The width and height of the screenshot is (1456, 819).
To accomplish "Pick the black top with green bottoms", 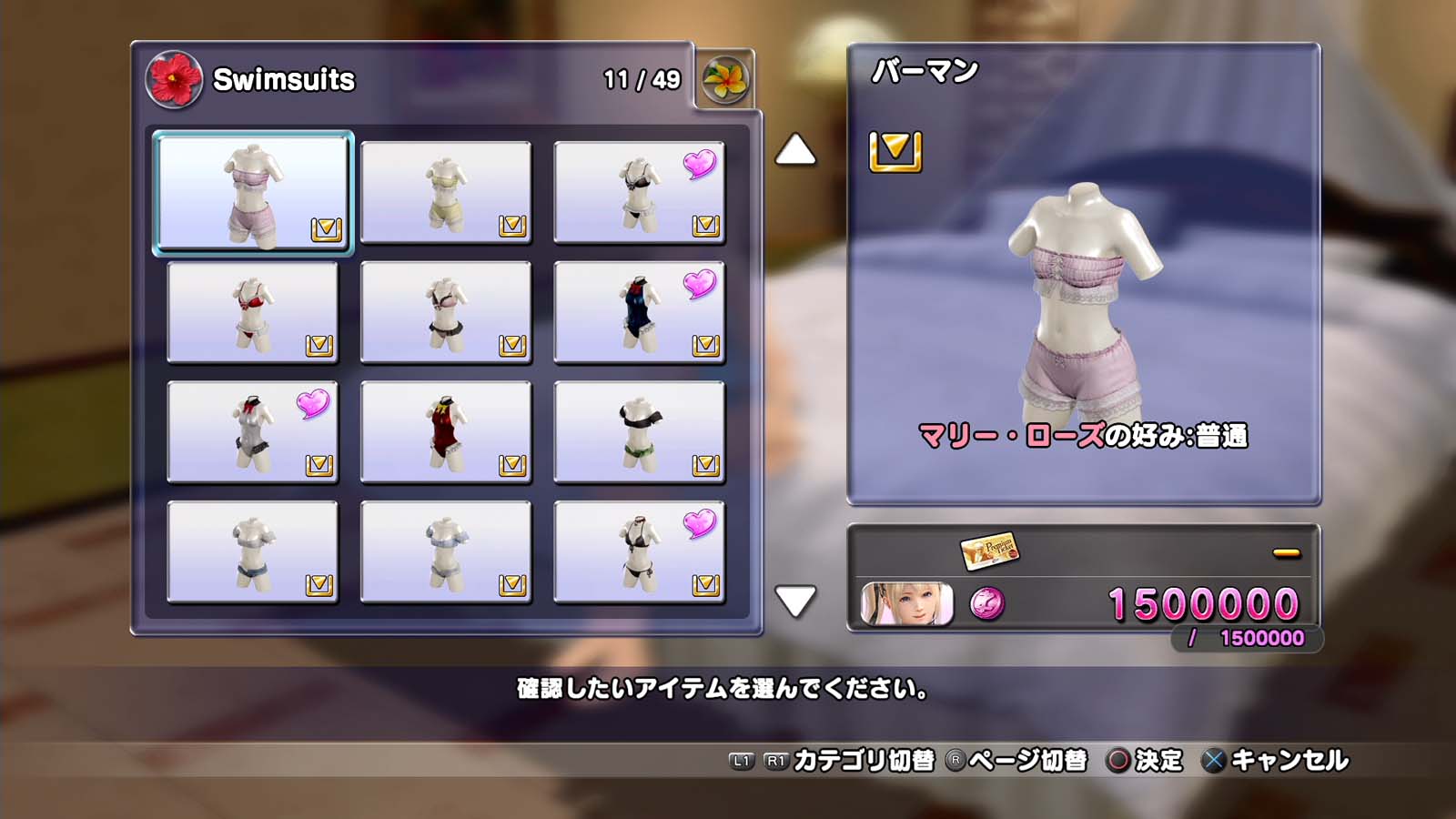I will point(639,431).
